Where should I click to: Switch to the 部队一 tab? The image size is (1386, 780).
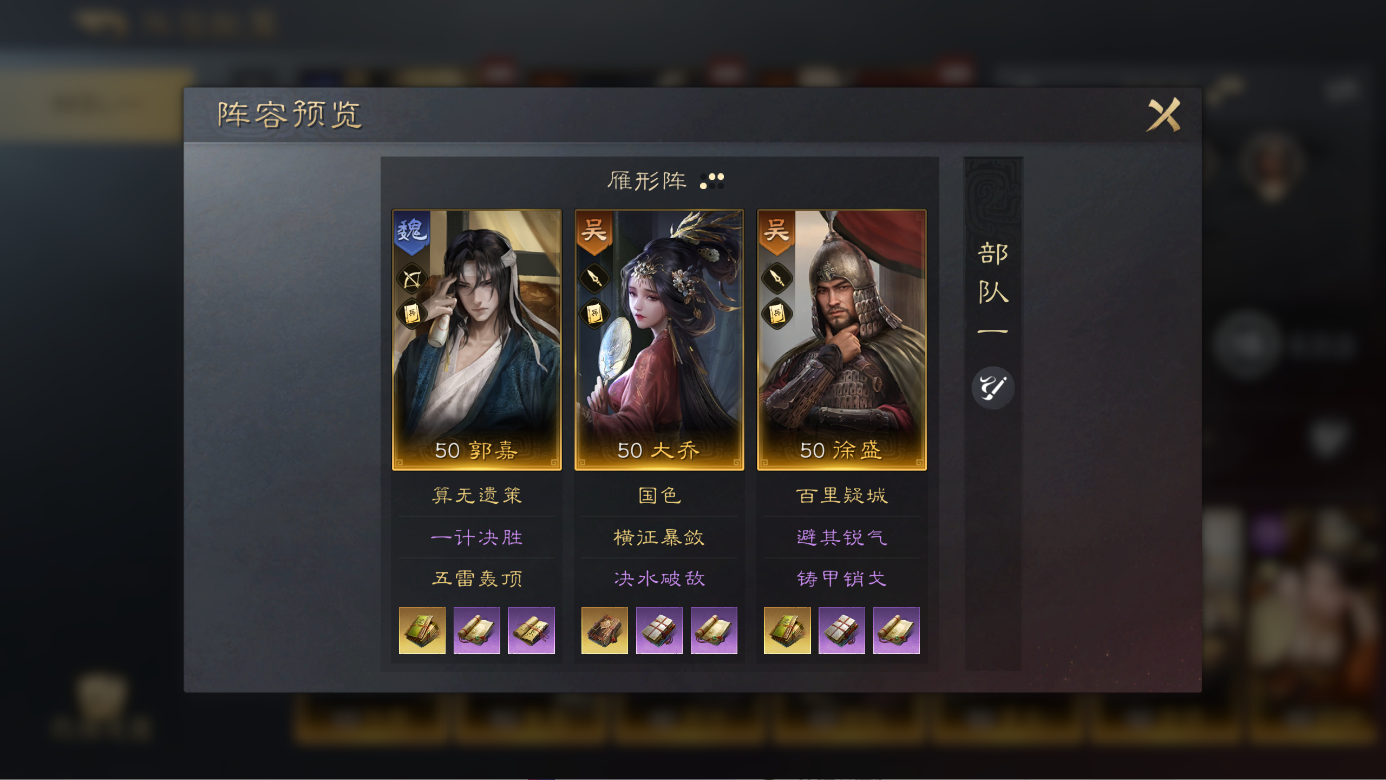tap(991, 290)
